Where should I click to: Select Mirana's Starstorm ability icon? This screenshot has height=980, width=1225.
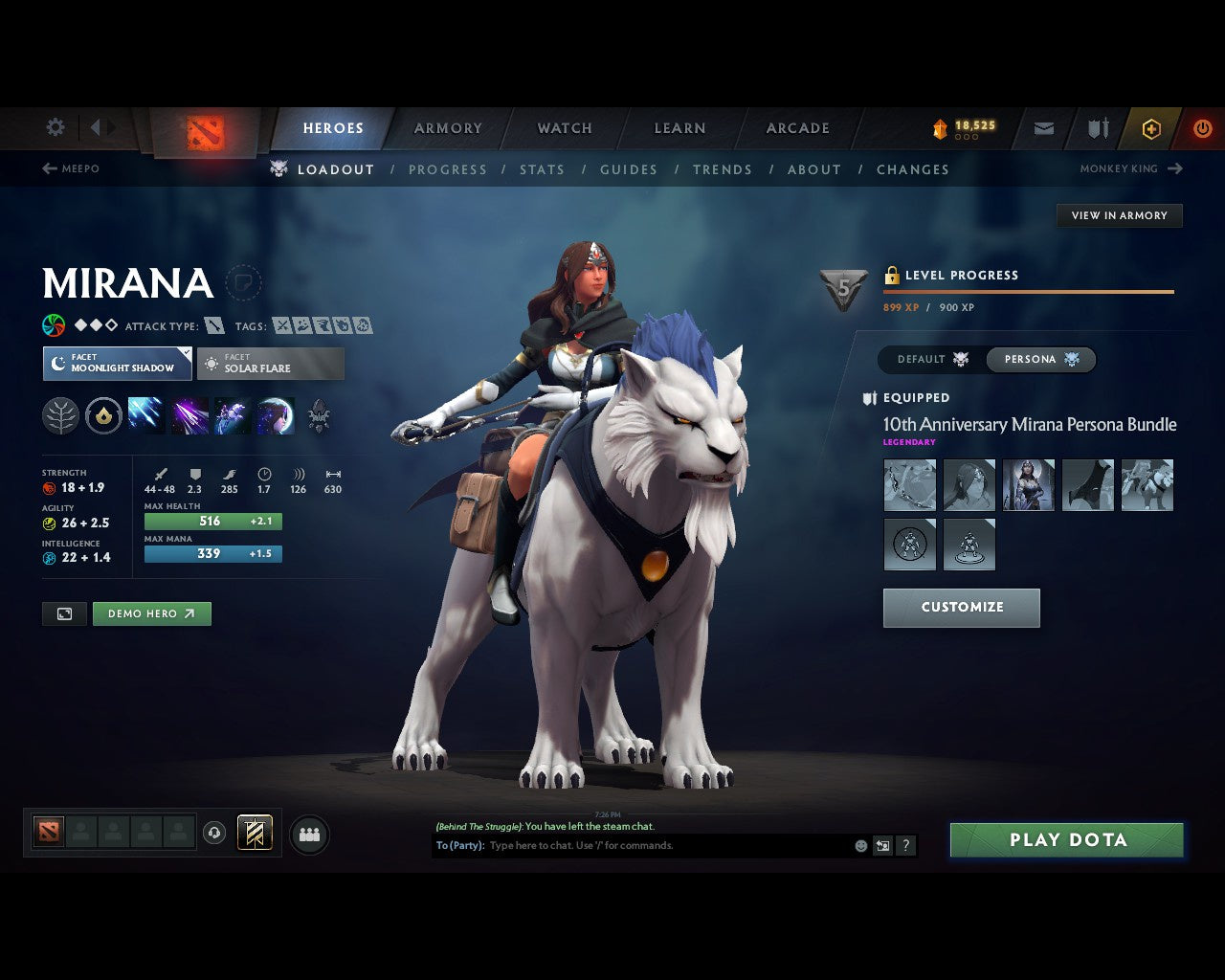[x=145, y=414]
